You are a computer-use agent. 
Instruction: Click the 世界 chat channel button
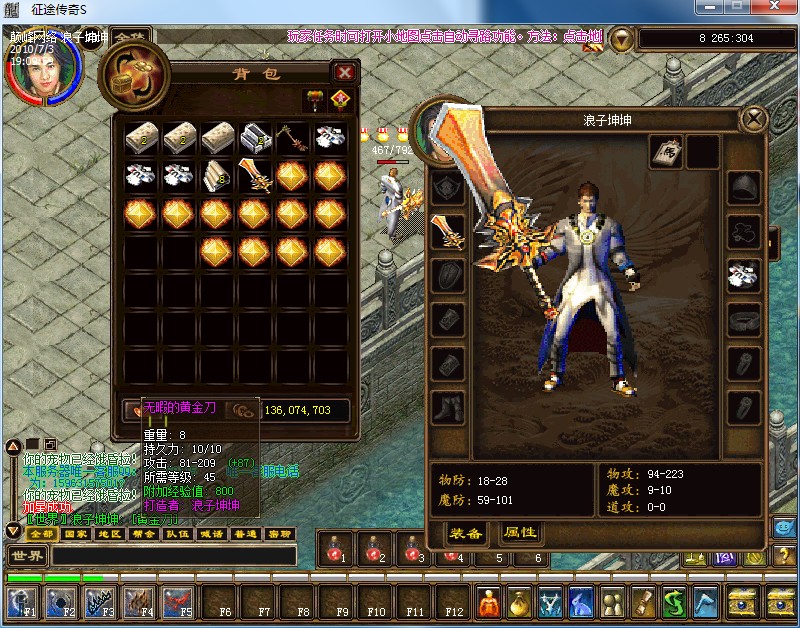click(27, 555)
